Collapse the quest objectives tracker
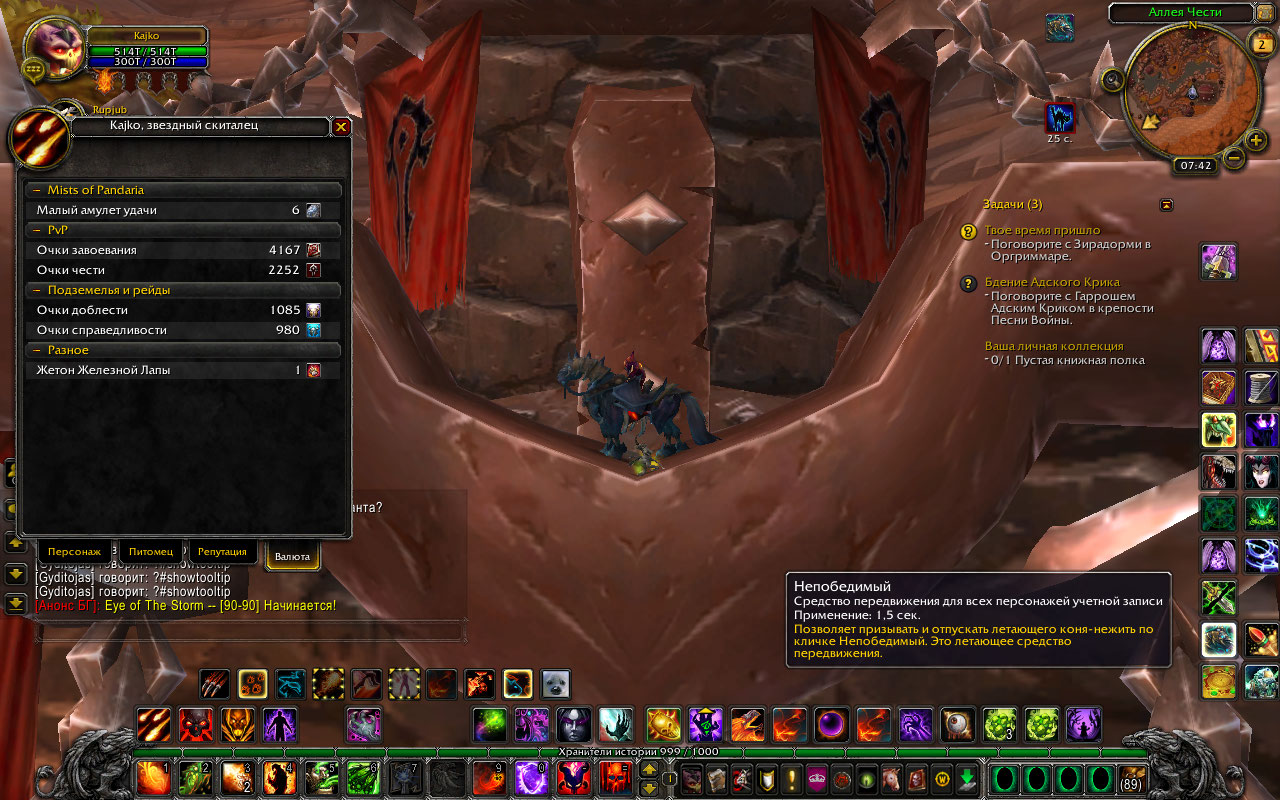The image size is (1280, 800). 1166,204
